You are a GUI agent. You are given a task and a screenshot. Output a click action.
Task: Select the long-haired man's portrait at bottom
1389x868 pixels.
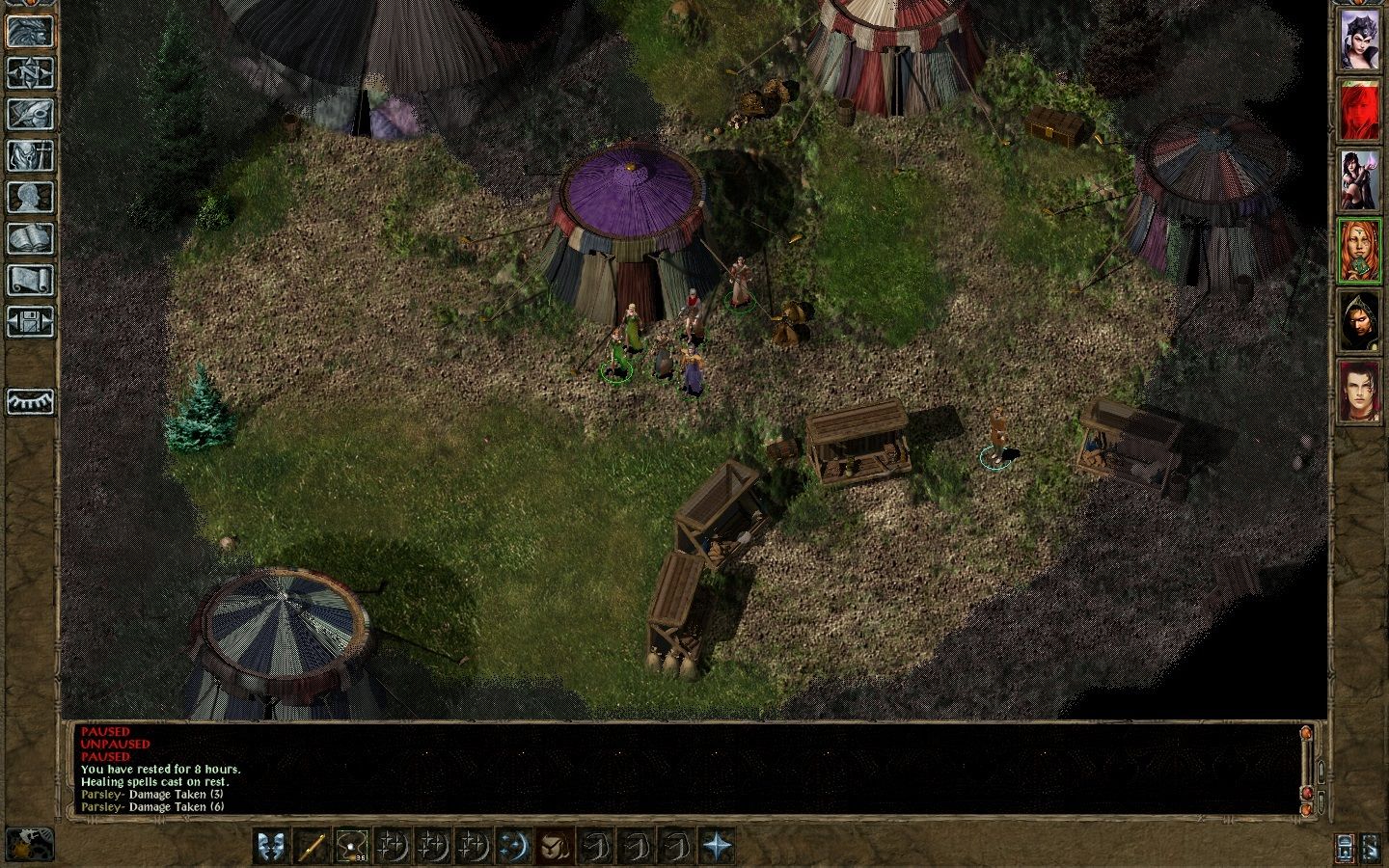(1358, 392)
